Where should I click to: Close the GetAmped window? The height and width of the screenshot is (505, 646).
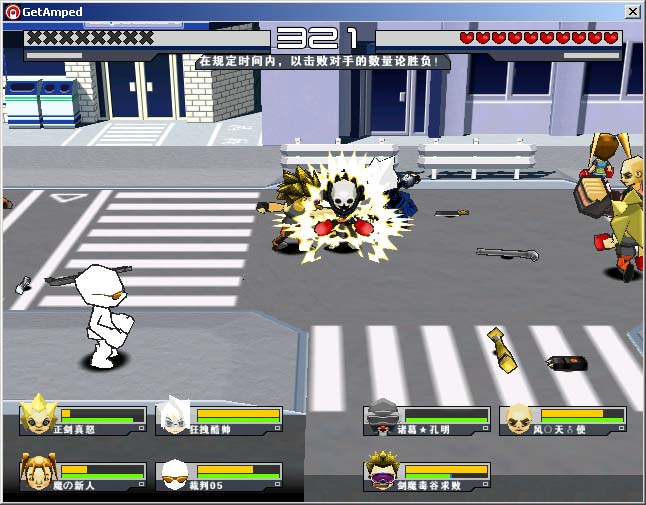point(633,11)
